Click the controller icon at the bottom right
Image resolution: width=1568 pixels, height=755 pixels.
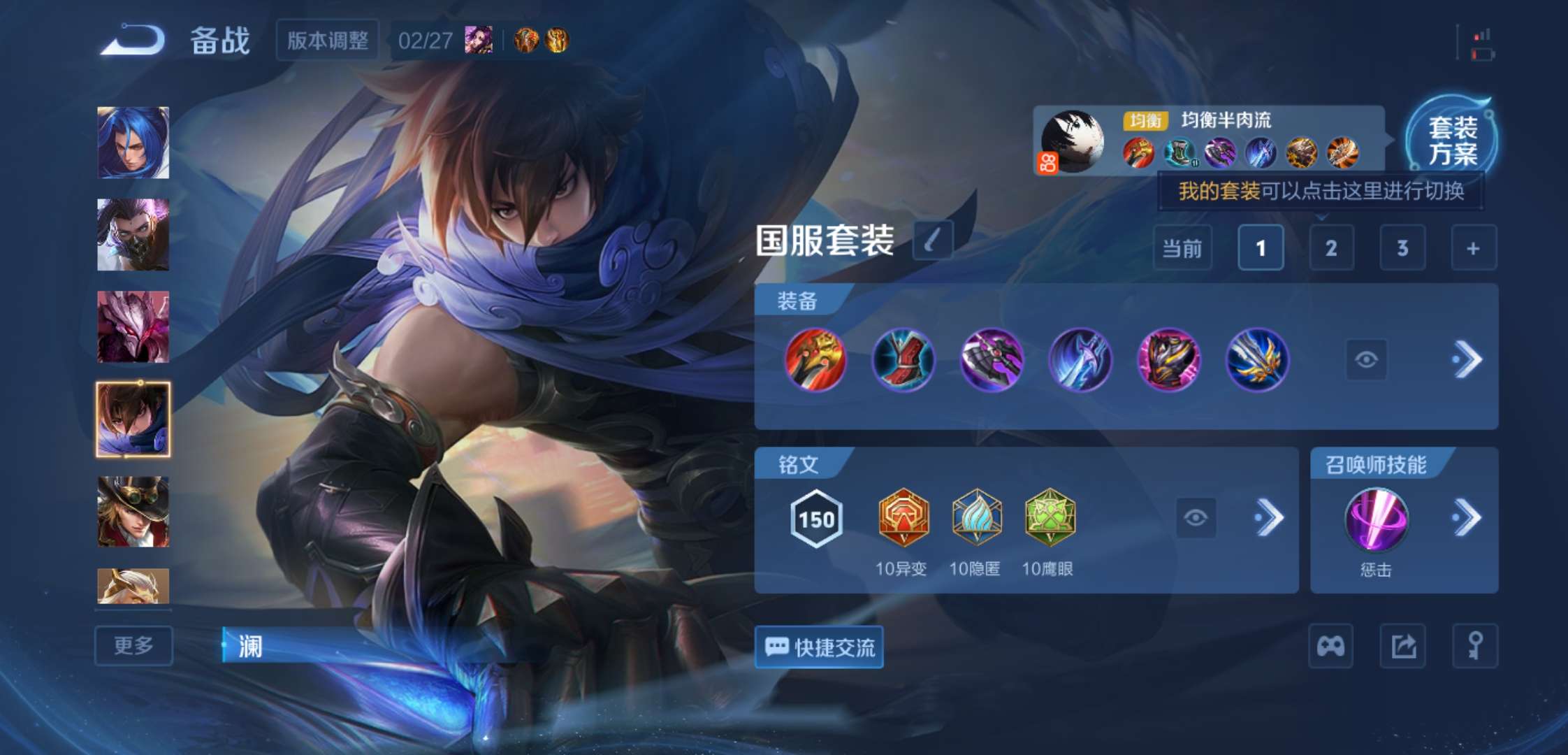point(1330,645)
